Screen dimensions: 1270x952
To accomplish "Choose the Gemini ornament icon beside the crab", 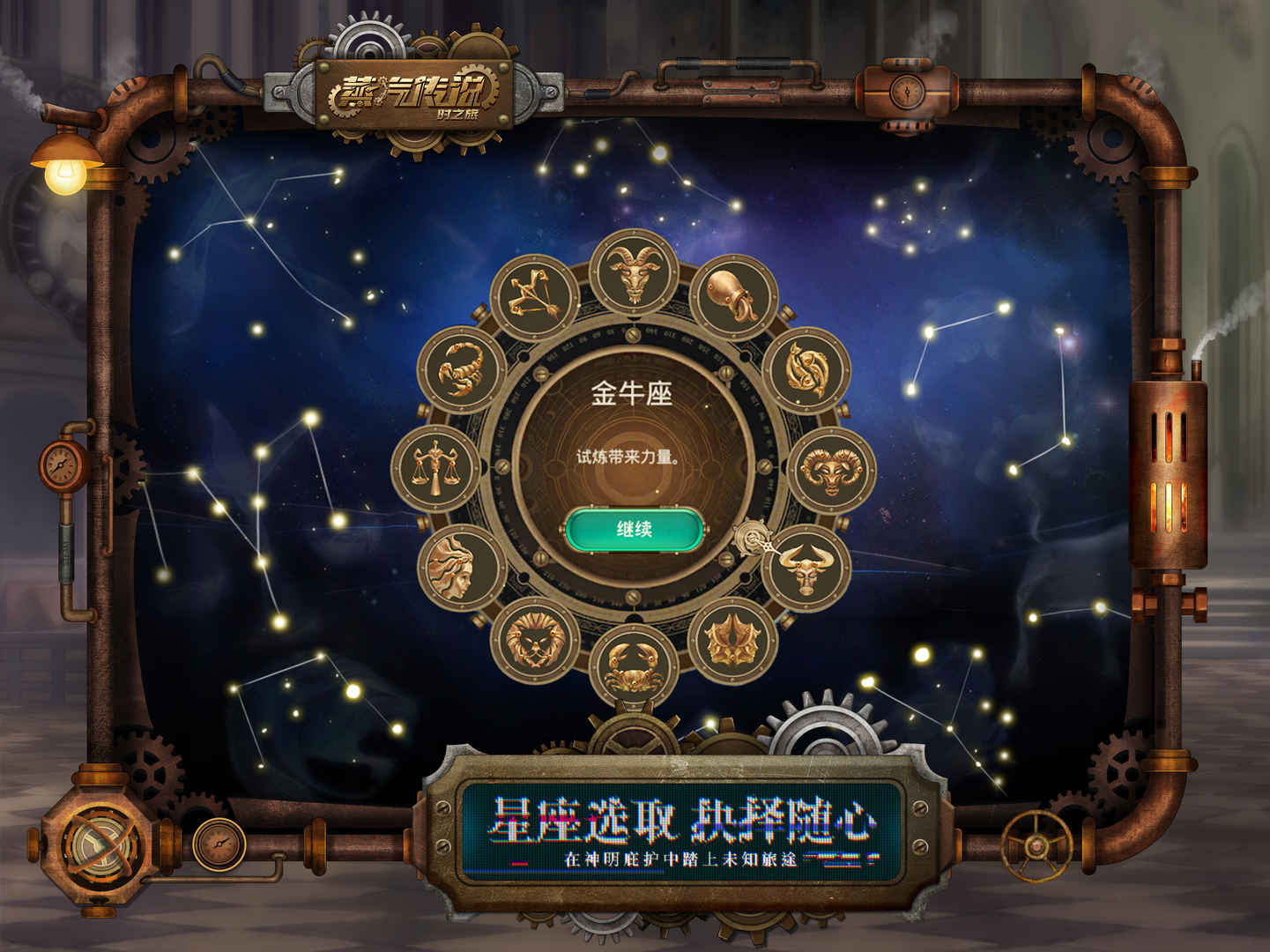I will click(731, 639).
